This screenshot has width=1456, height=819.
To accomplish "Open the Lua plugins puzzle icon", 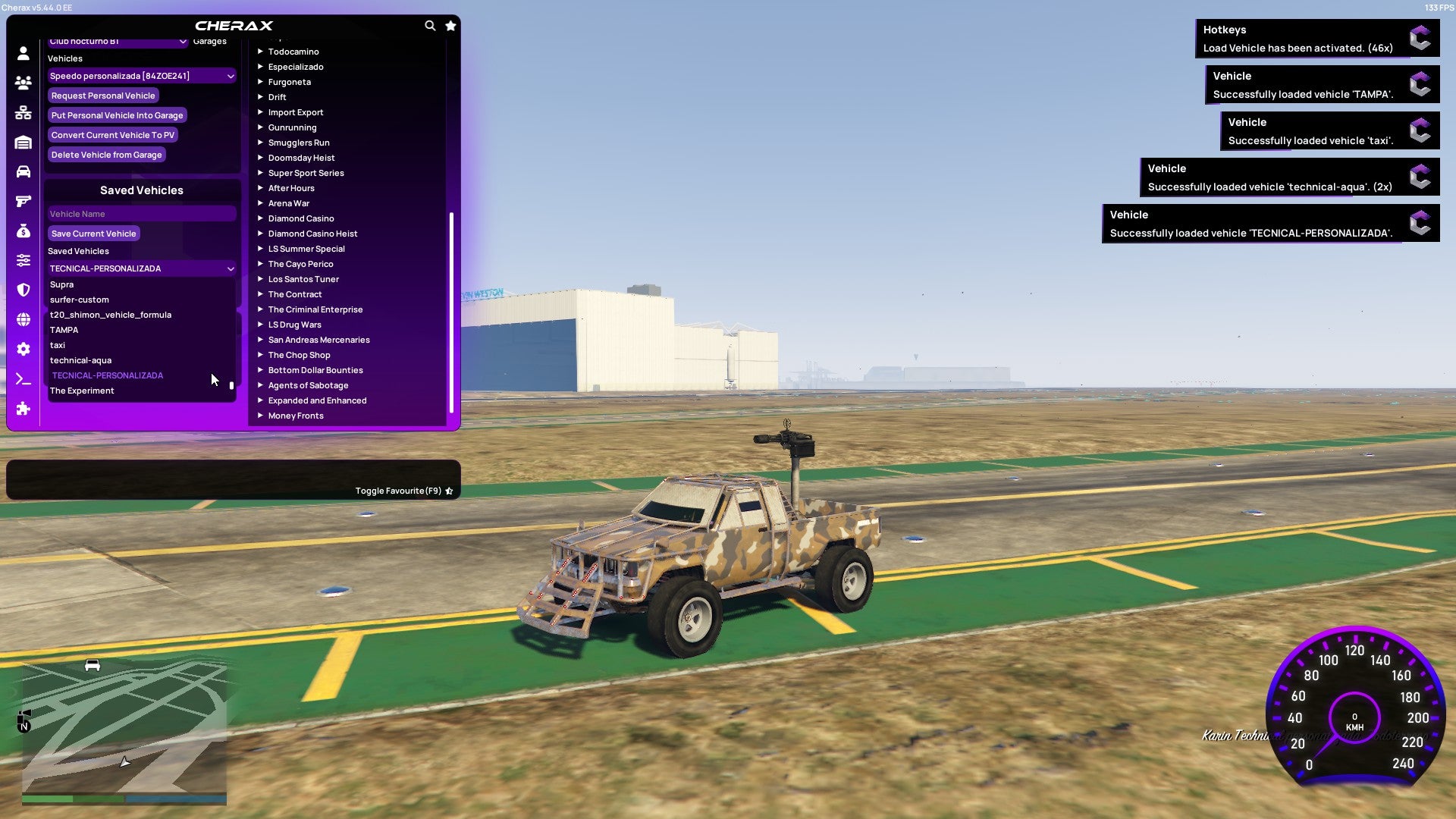I will pos(23,409).
